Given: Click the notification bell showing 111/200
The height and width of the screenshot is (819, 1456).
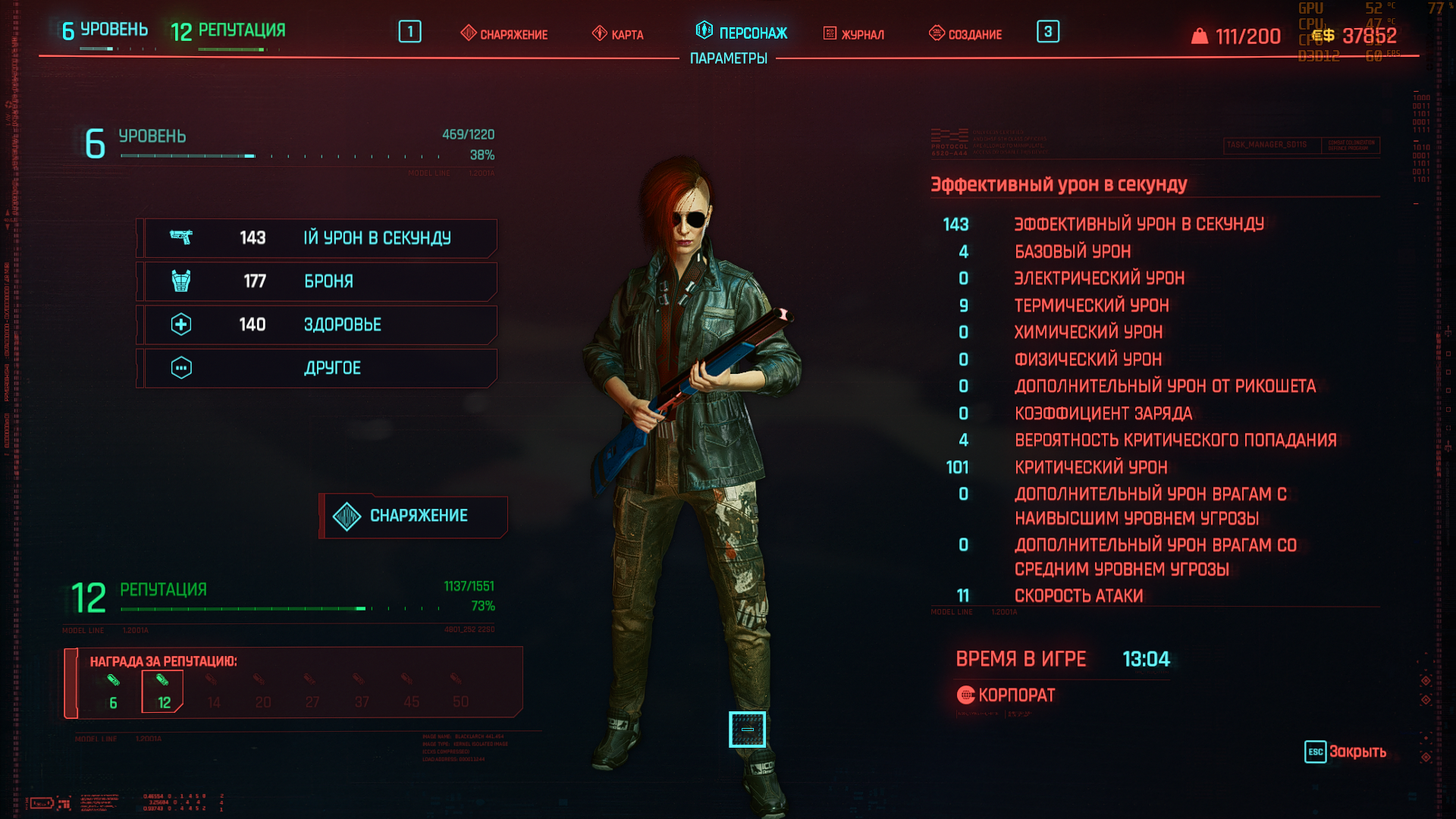Looking at the screenshot, I should [1200, 34].
